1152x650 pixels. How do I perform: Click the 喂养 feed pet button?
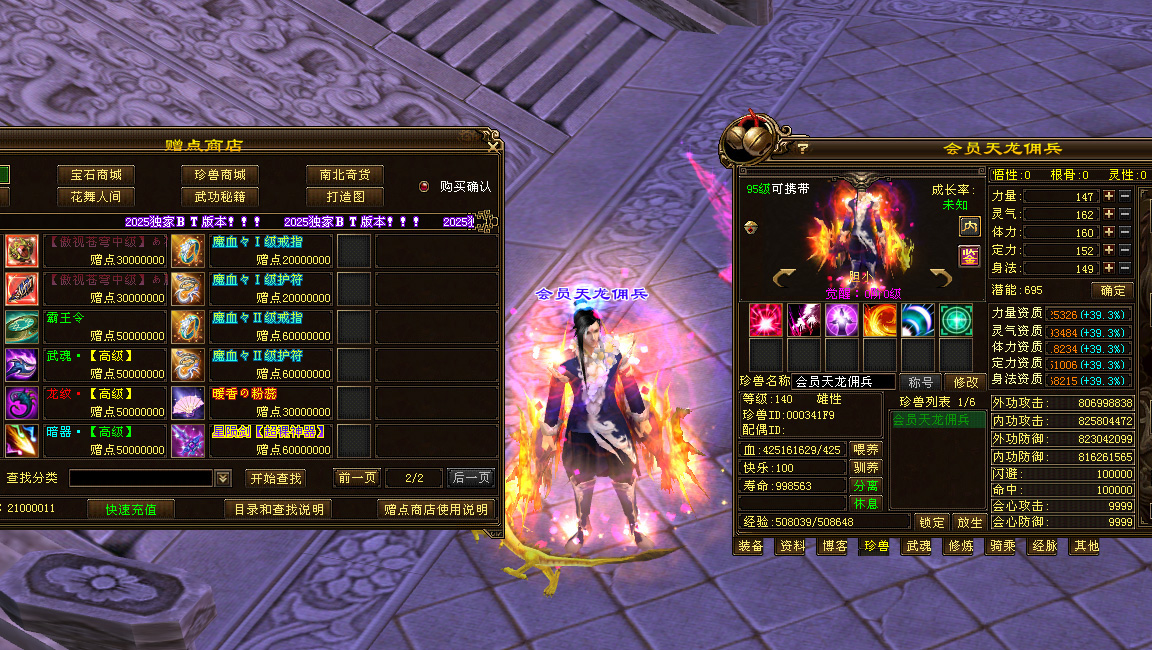[x=866, y=450]
